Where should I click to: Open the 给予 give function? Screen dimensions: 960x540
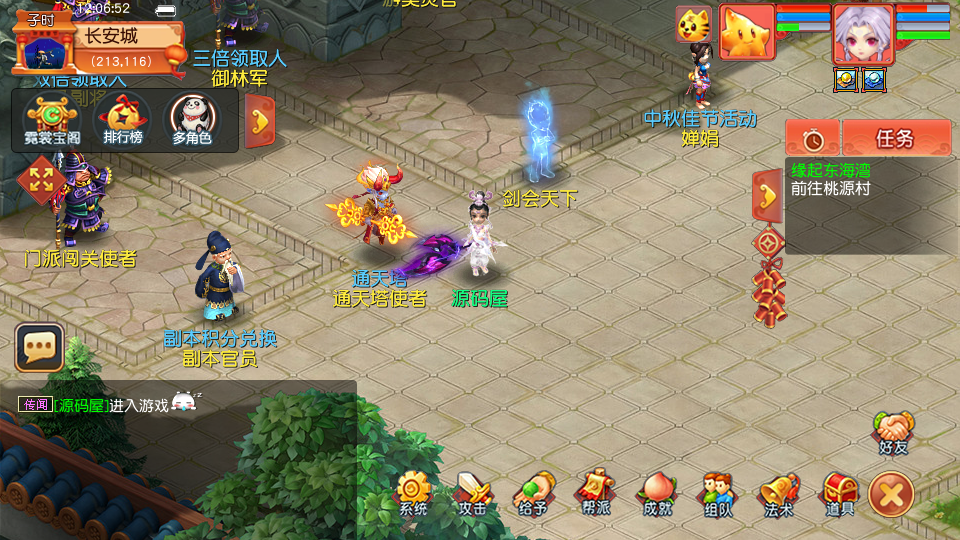click(534, 492)
